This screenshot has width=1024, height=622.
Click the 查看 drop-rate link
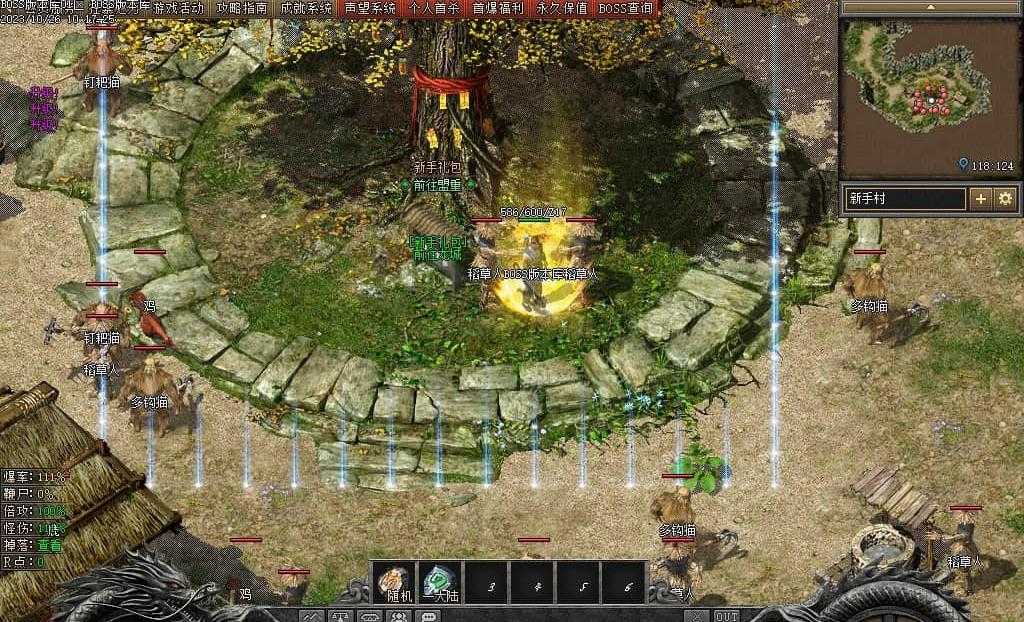click(x=50, y=546)
